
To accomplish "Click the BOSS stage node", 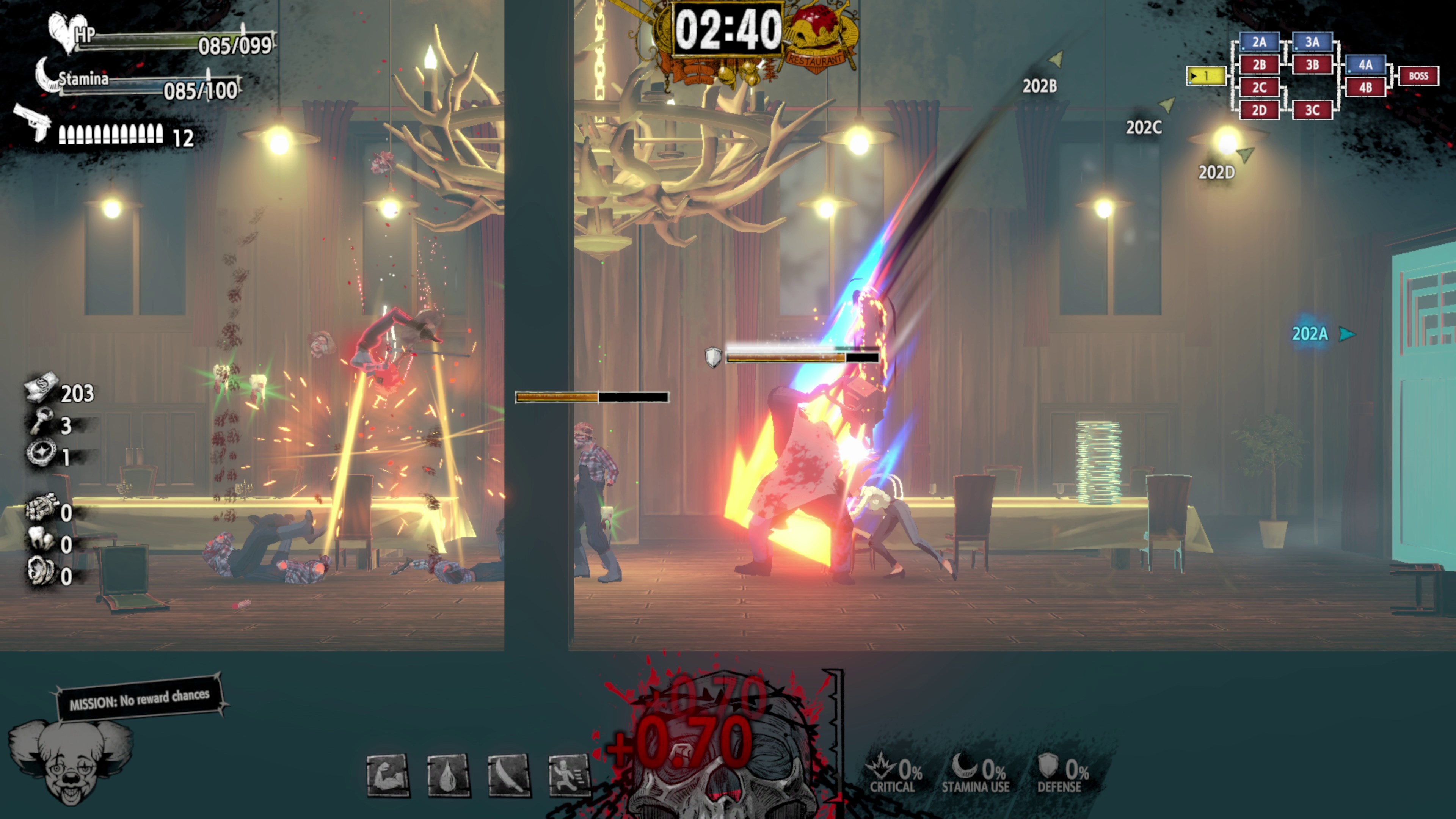I will (1418, 76).
